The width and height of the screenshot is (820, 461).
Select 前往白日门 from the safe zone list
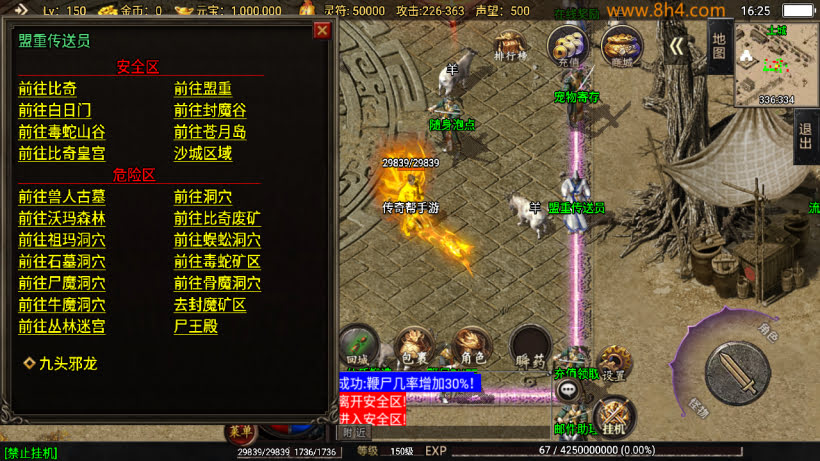click(x=54, y=110)
